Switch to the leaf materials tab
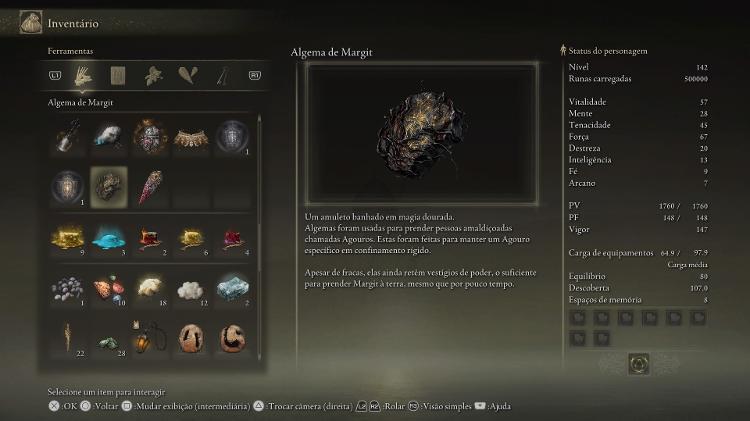The width and height of the screenshot is (750, 421). [x=153, y=75]
